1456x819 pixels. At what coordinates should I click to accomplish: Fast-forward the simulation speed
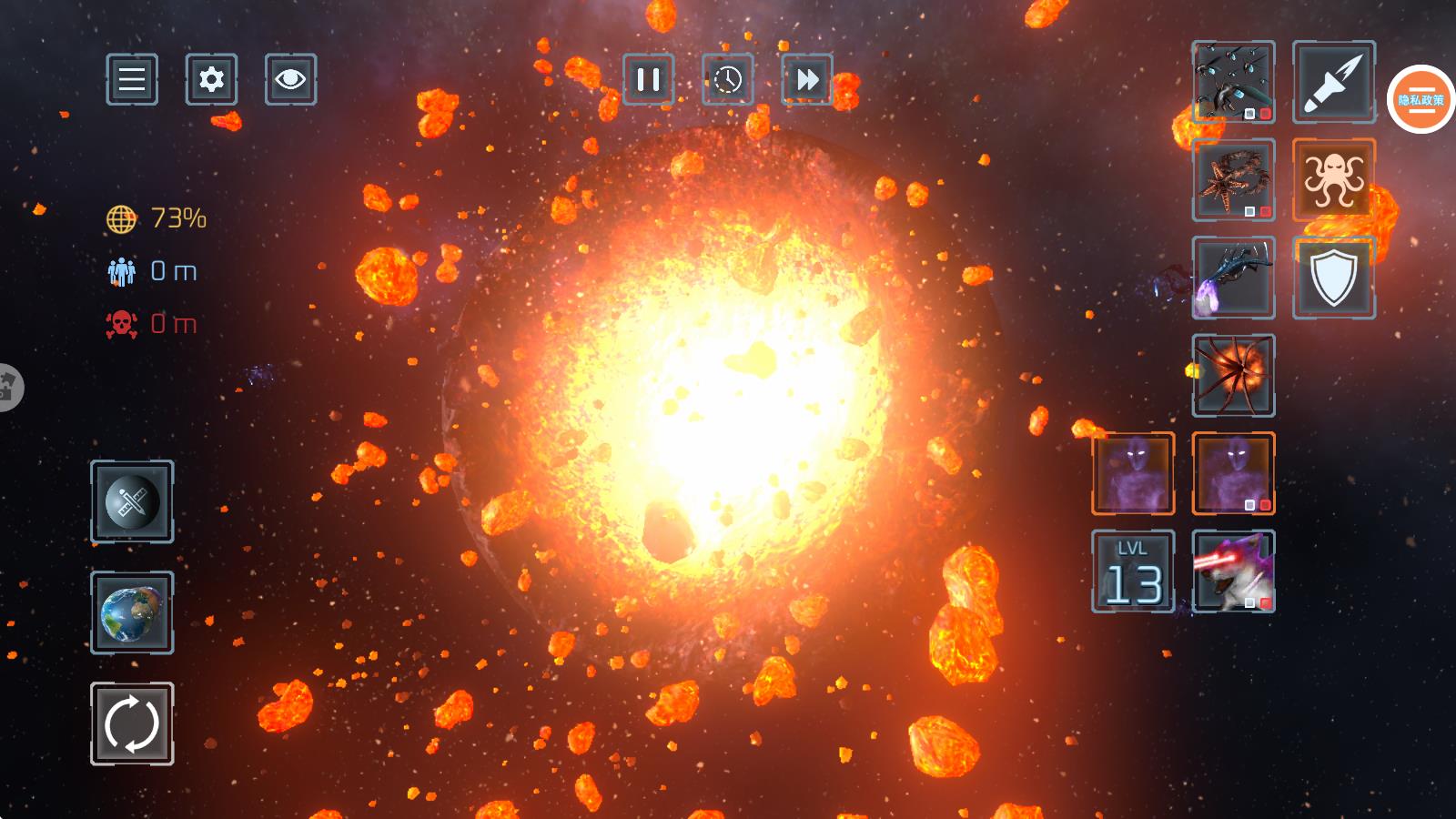click(806, 79)
